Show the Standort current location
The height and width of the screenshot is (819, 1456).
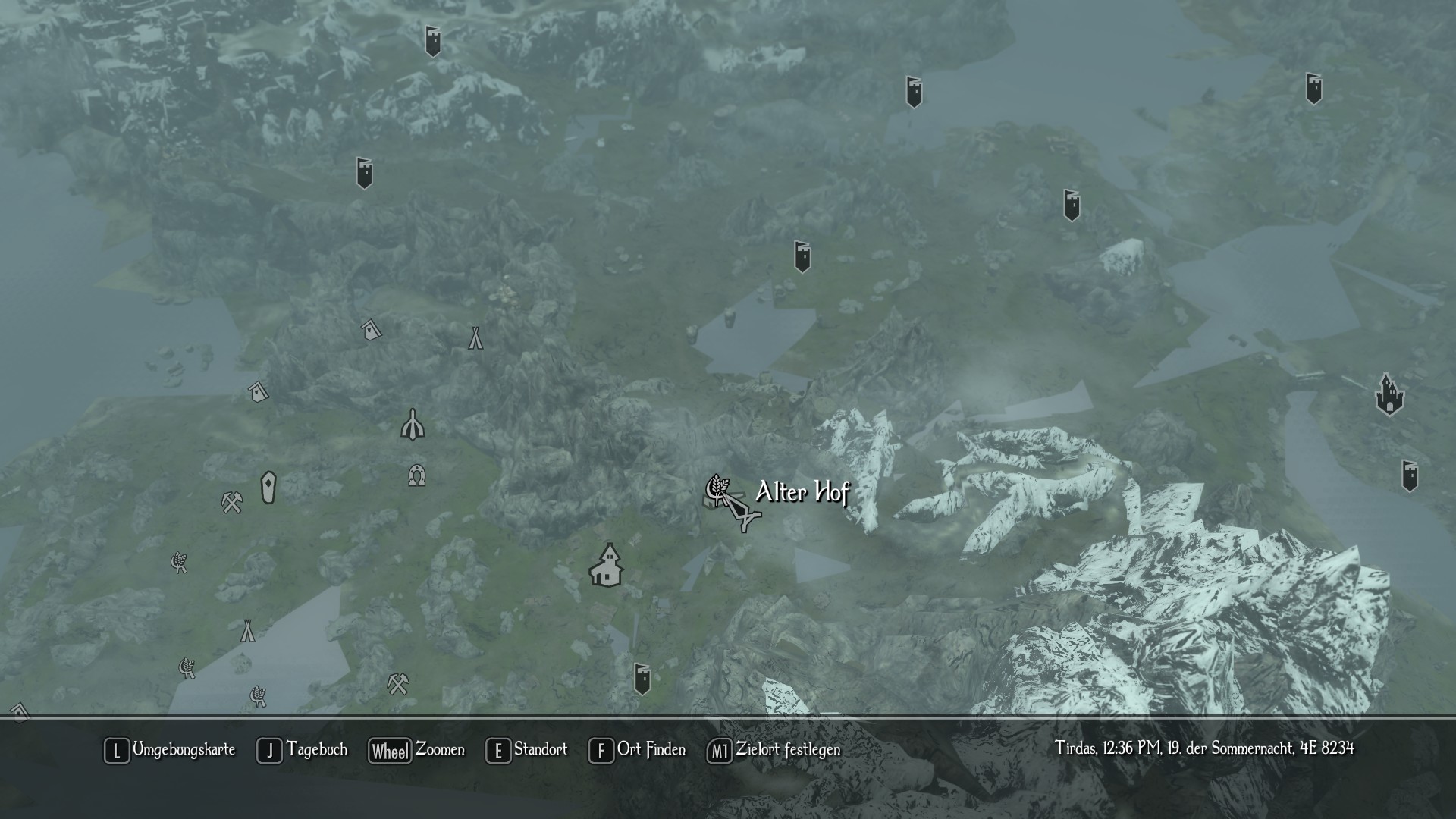click(527, 750)
